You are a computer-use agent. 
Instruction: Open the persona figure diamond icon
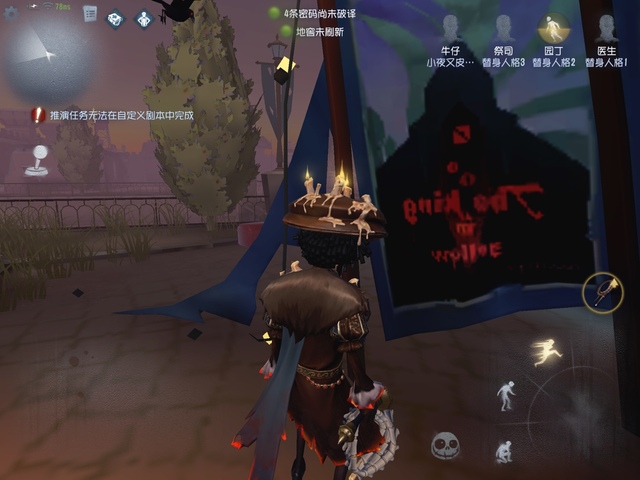point(144,18)
